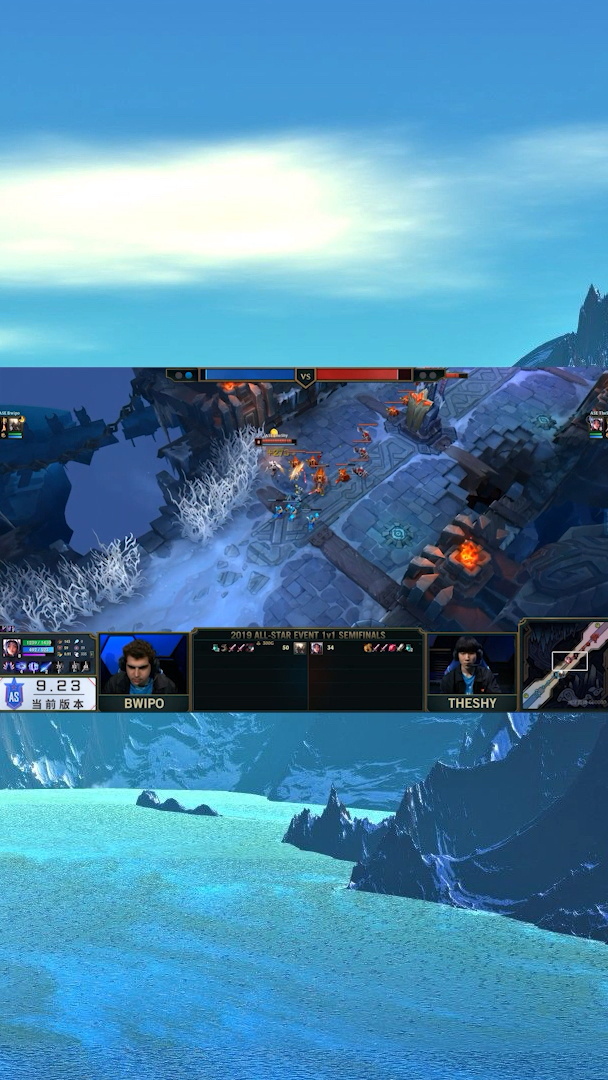Click the red side item row on scoreboard
This screenshot has height=1080, width=608.
(x=387, y=648)
